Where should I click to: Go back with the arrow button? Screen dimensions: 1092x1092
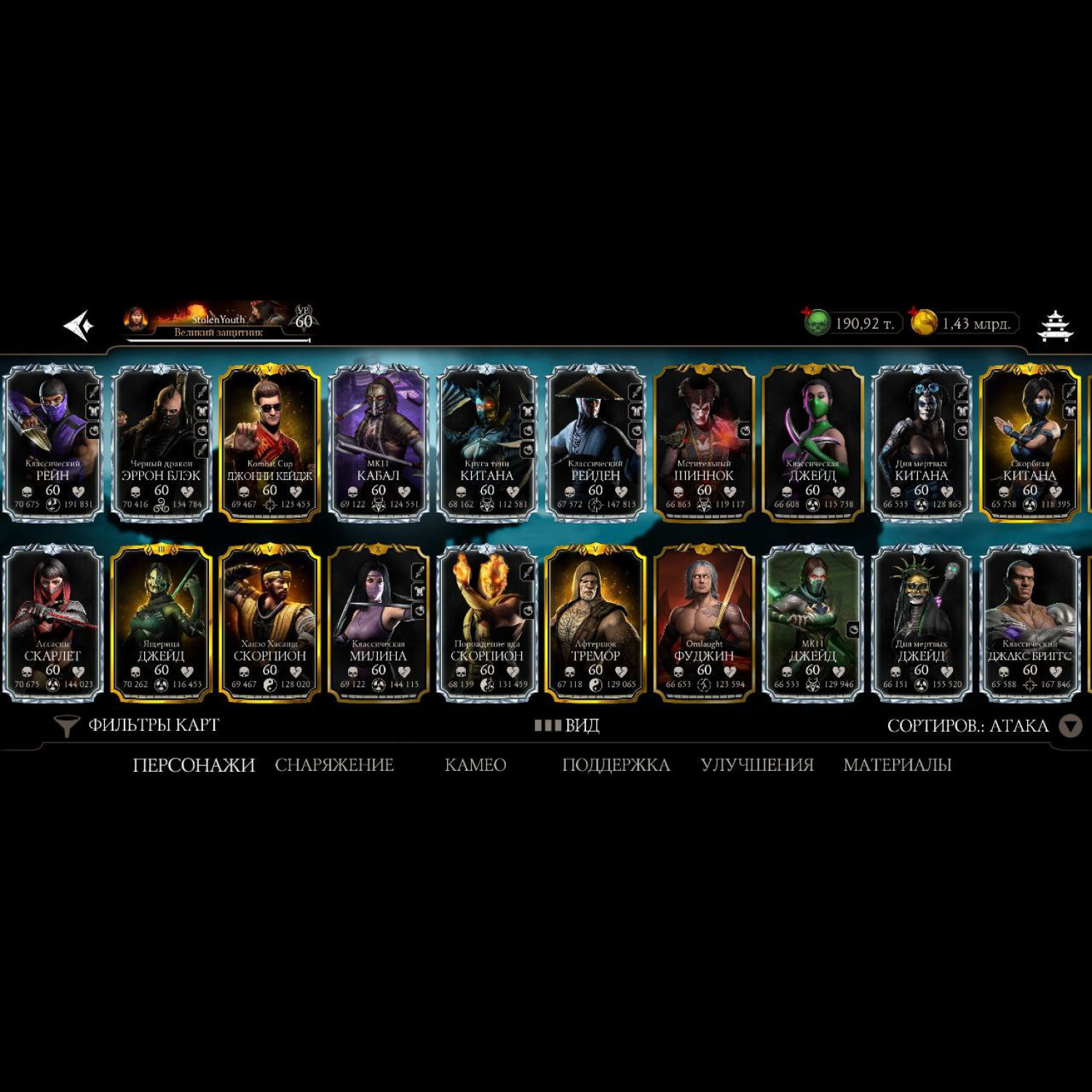point(79,325)
